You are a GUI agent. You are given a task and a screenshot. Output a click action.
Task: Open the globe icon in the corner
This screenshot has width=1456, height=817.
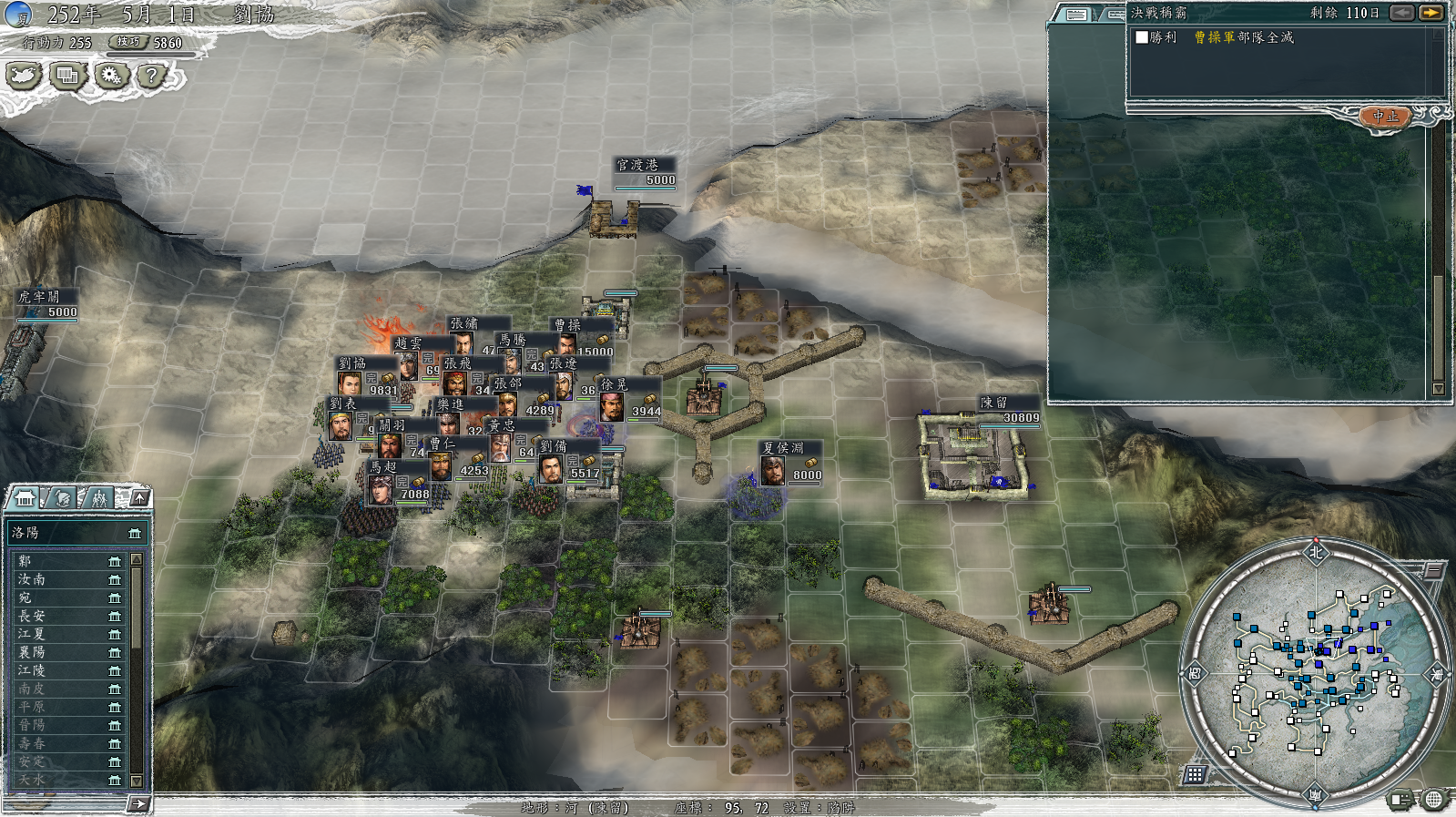coord(1434,800)
